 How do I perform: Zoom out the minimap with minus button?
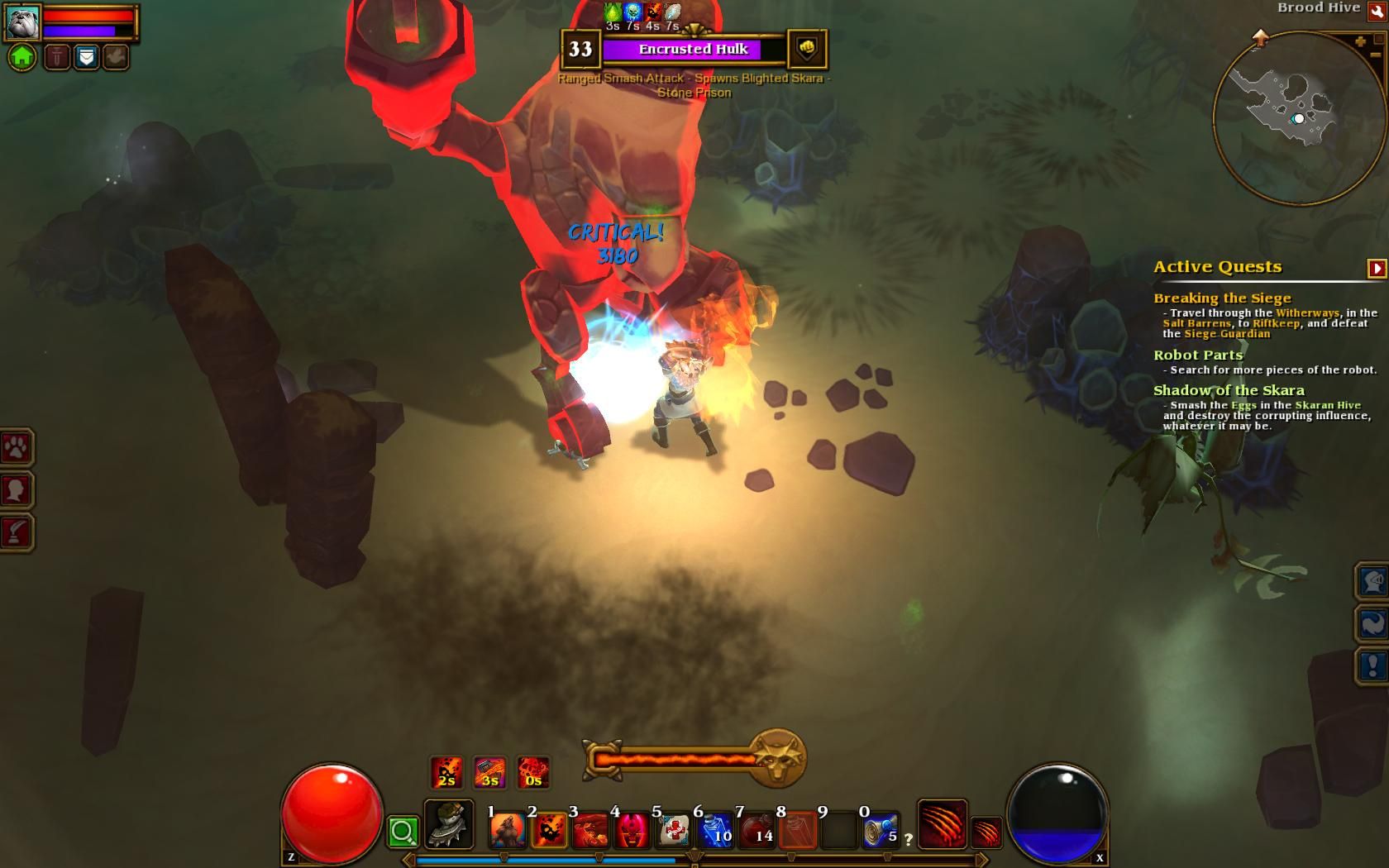(x=1374, y=57)
